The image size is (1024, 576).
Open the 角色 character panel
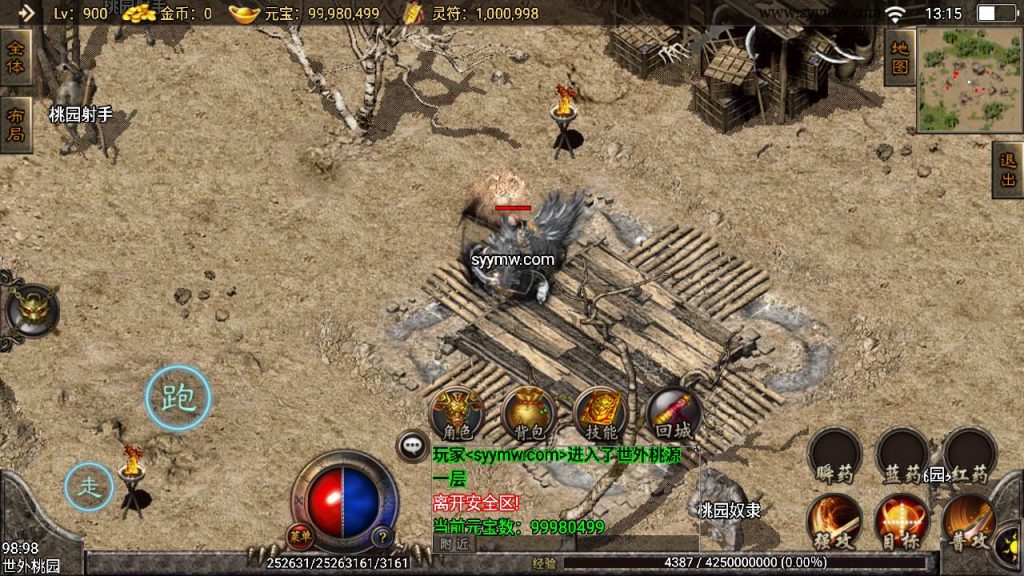pos(456,412)
